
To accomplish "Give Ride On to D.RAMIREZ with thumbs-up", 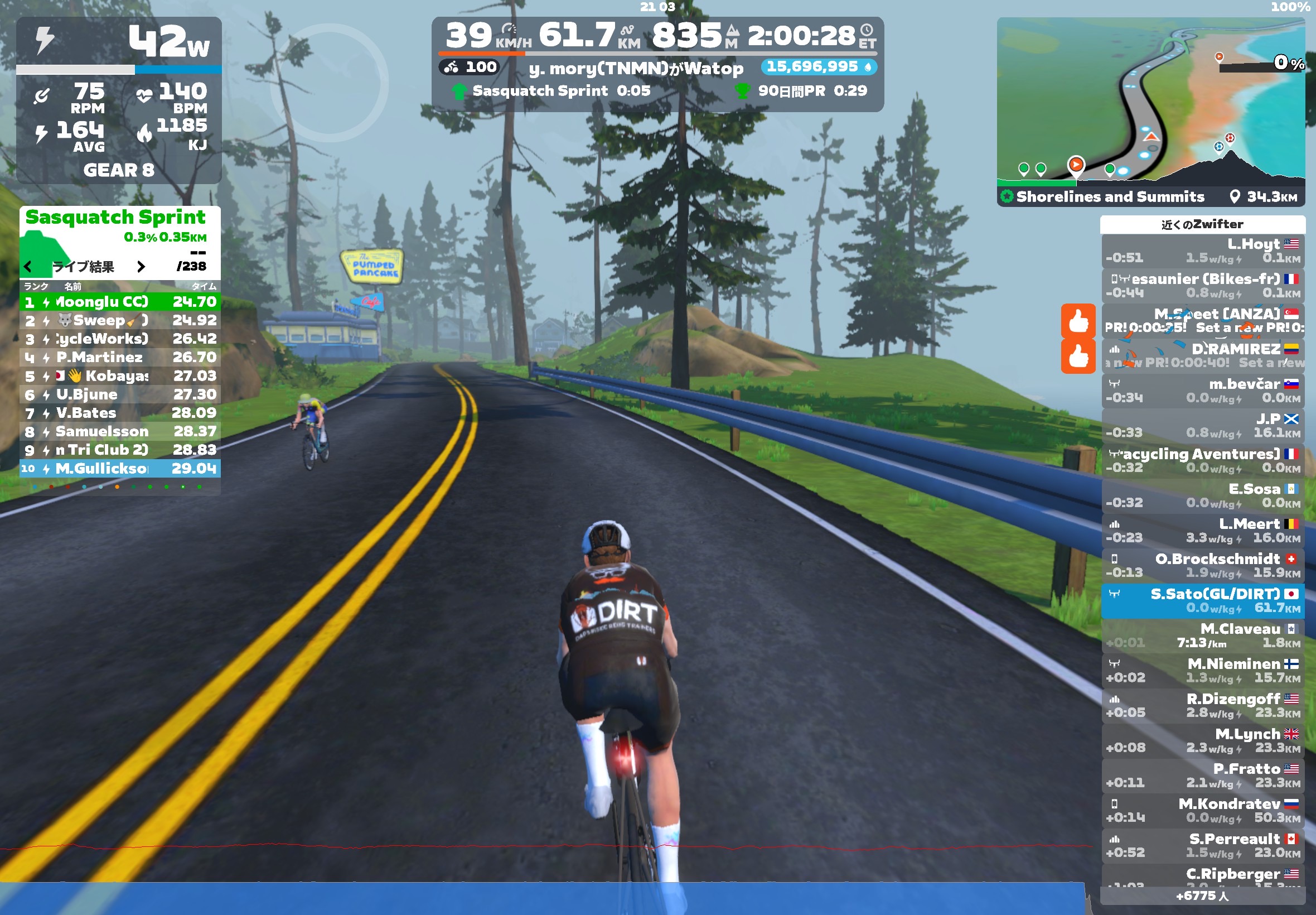I will 1078,356.
